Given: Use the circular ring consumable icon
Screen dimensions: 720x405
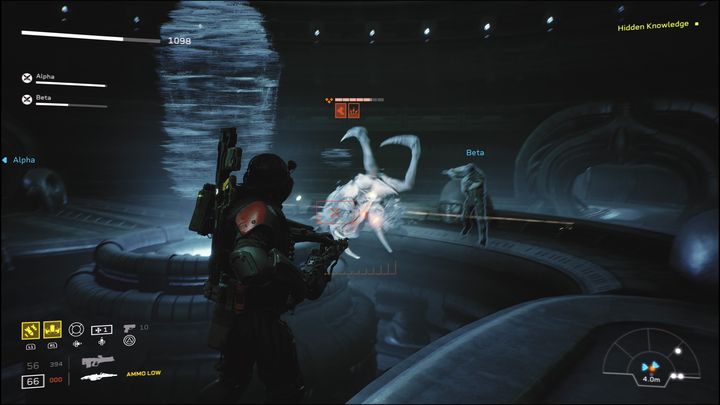Looking at the screenshot, I should coord(76,328).
